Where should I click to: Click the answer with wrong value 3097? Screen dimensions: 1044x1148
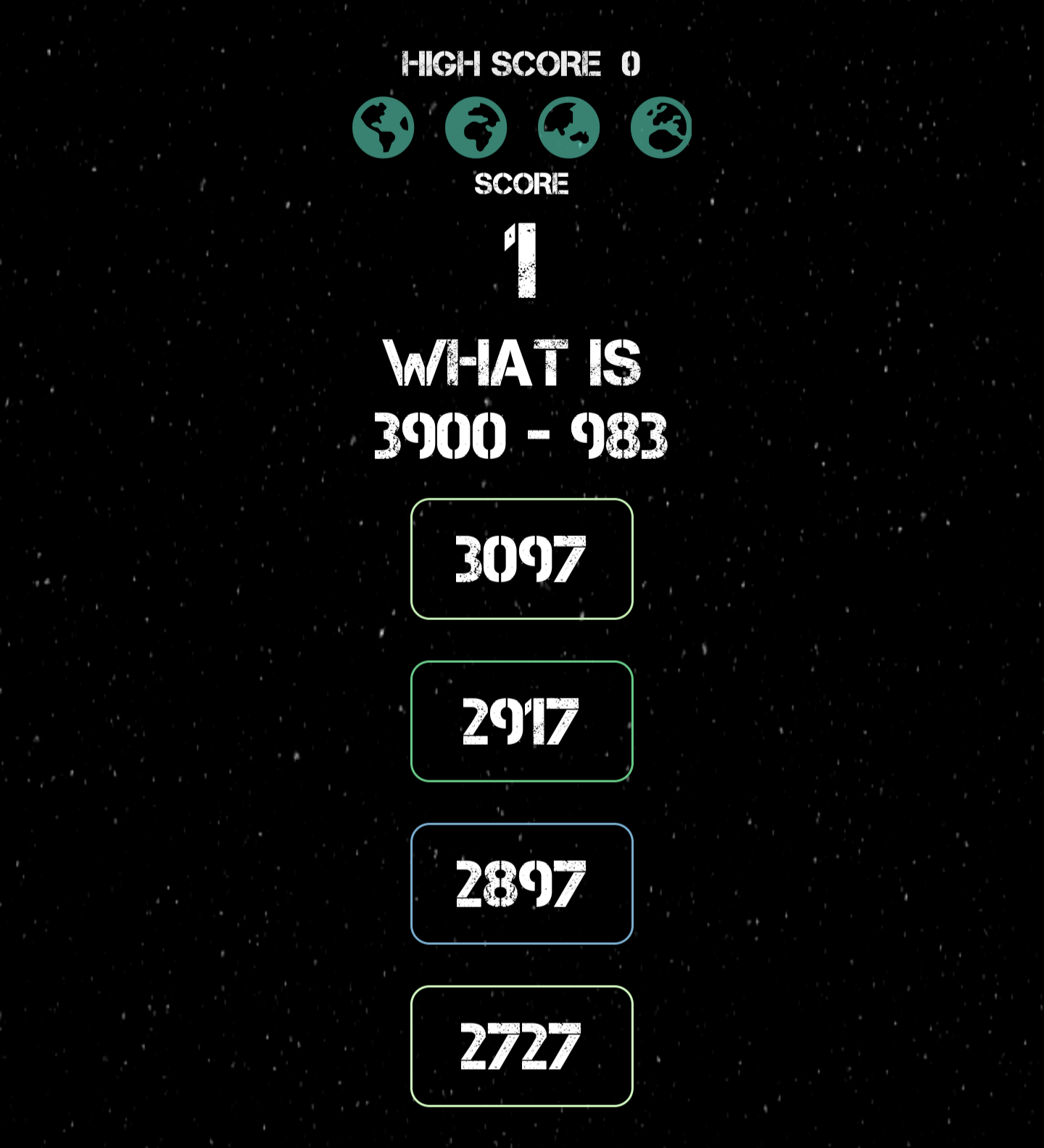pos(522,559)
